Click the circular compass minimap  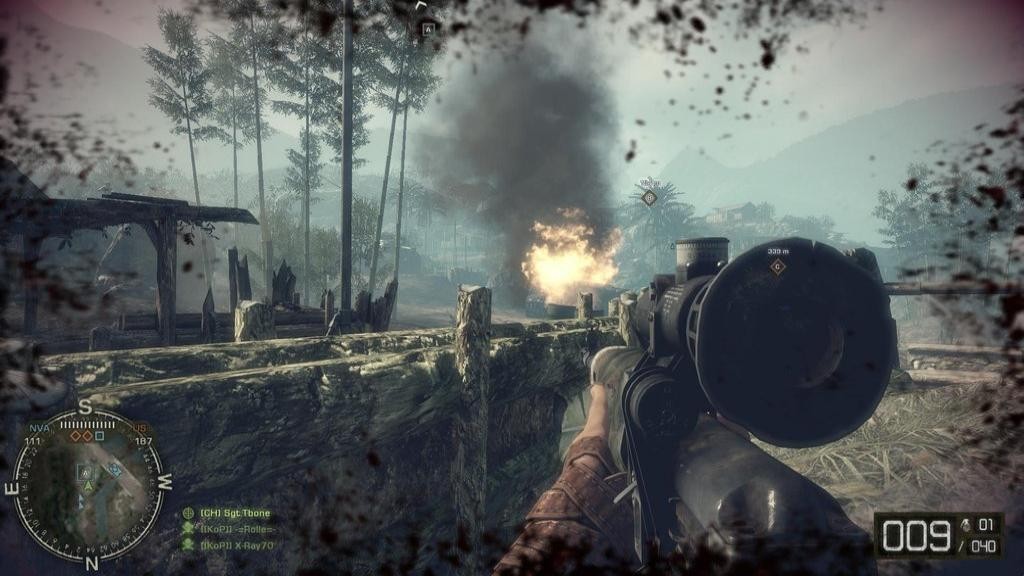(87, 486)
